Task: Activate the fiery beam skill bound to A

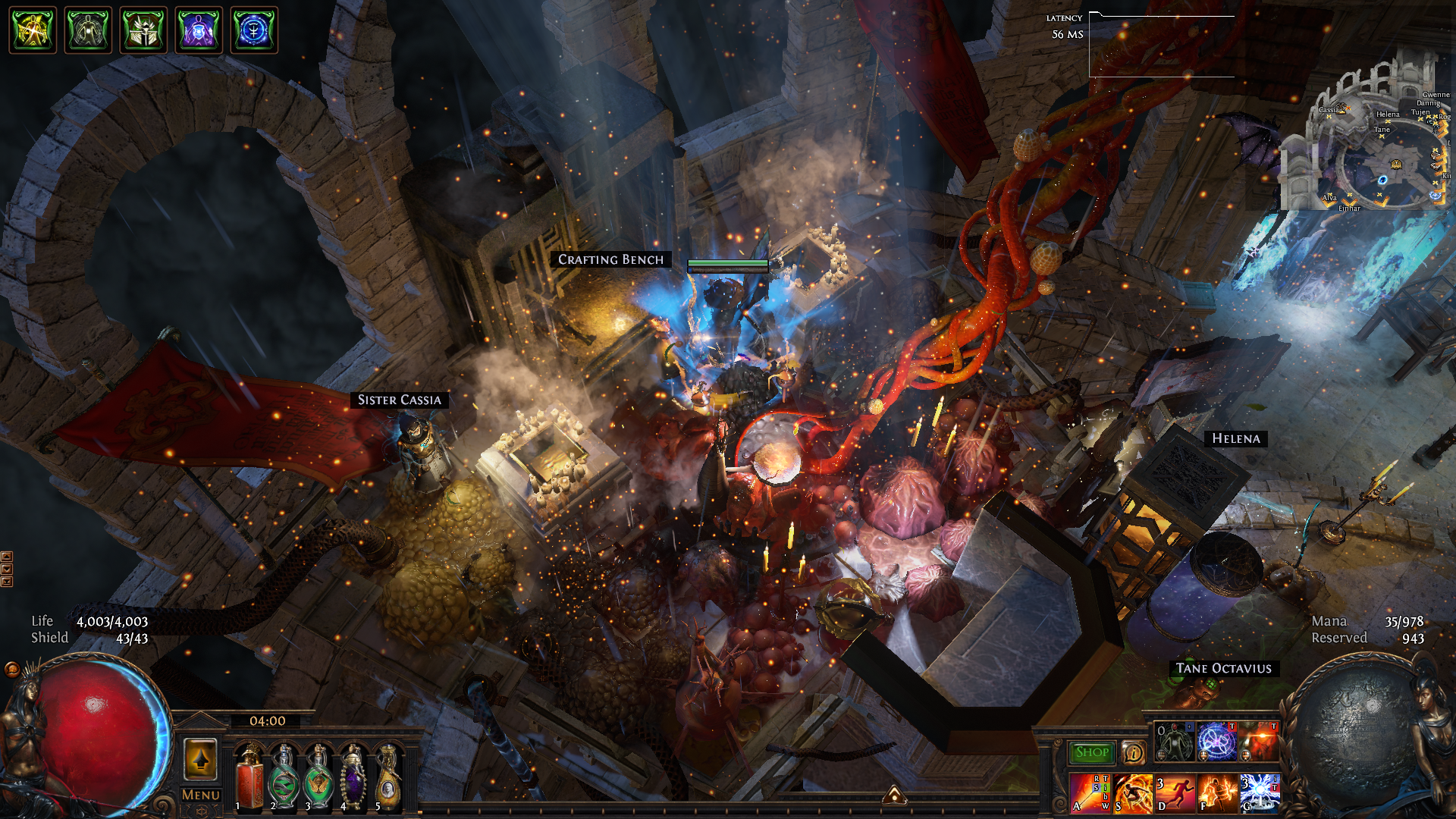Action: (x=1090, y=792)
